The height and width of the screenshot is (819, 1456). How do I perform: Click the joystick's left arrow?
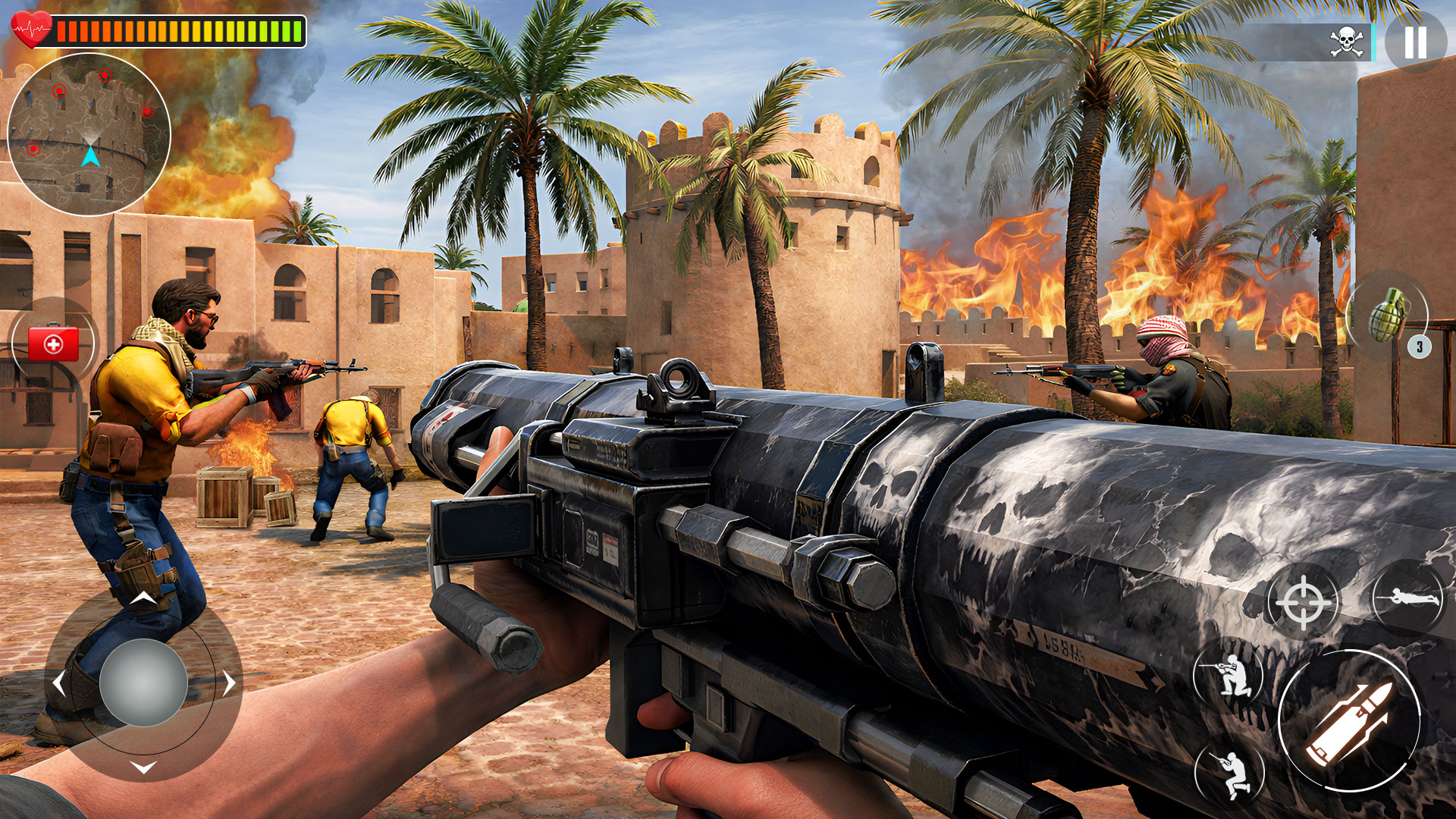coord(59,684)
